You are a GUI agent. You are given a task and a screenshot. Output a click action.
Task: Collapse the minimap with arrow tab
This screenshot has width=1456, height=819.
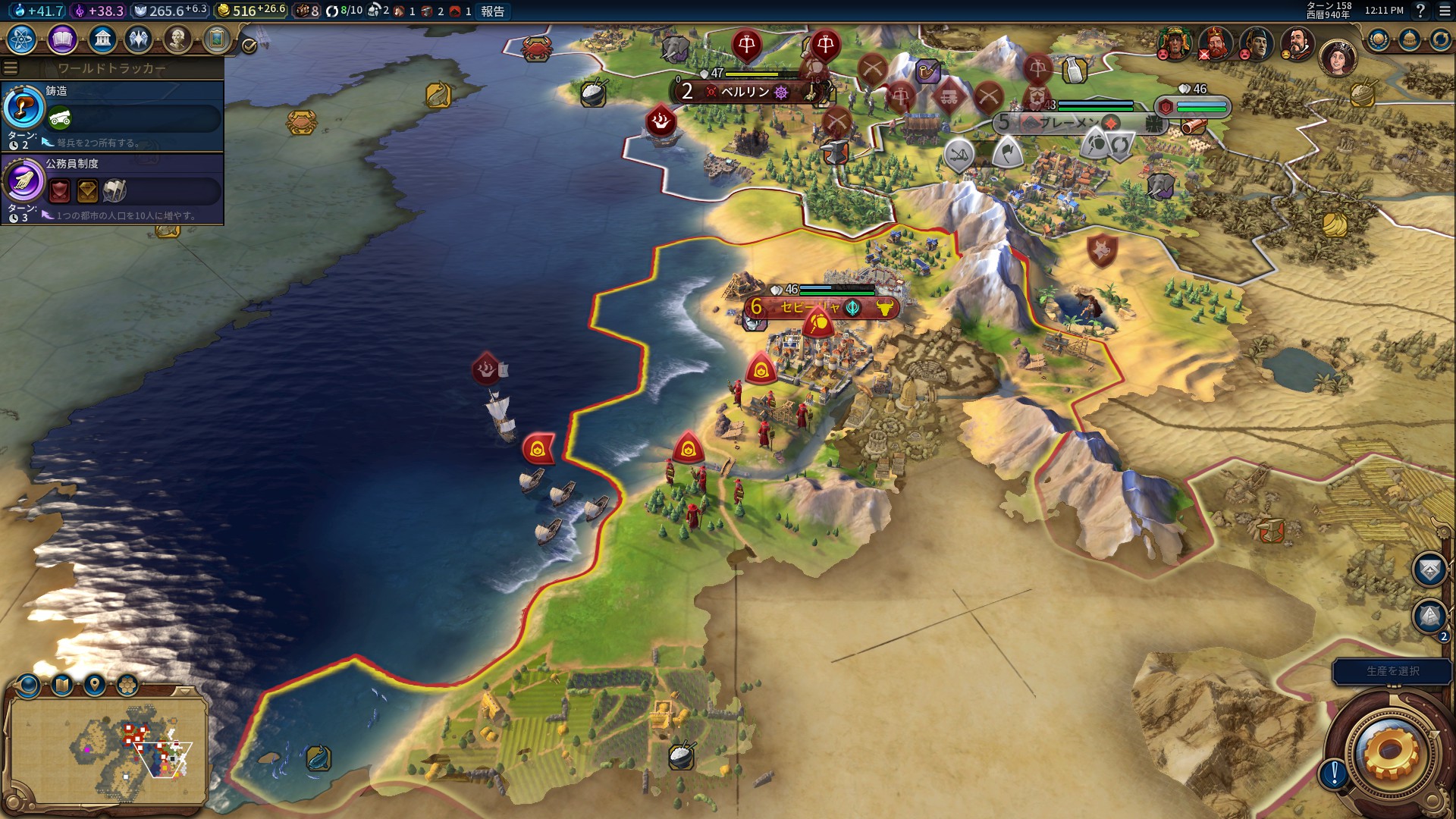coord(184,691)
